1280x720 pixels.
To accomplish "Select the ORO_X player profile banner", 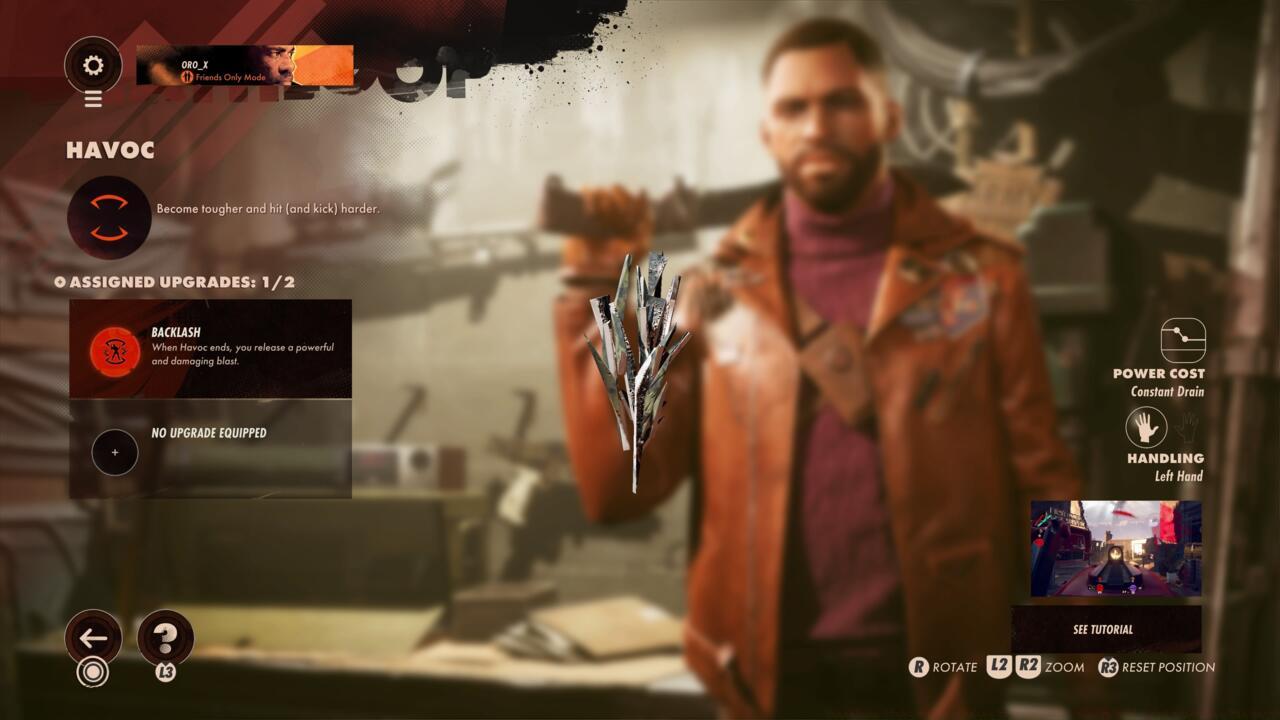I will [245, 66].
